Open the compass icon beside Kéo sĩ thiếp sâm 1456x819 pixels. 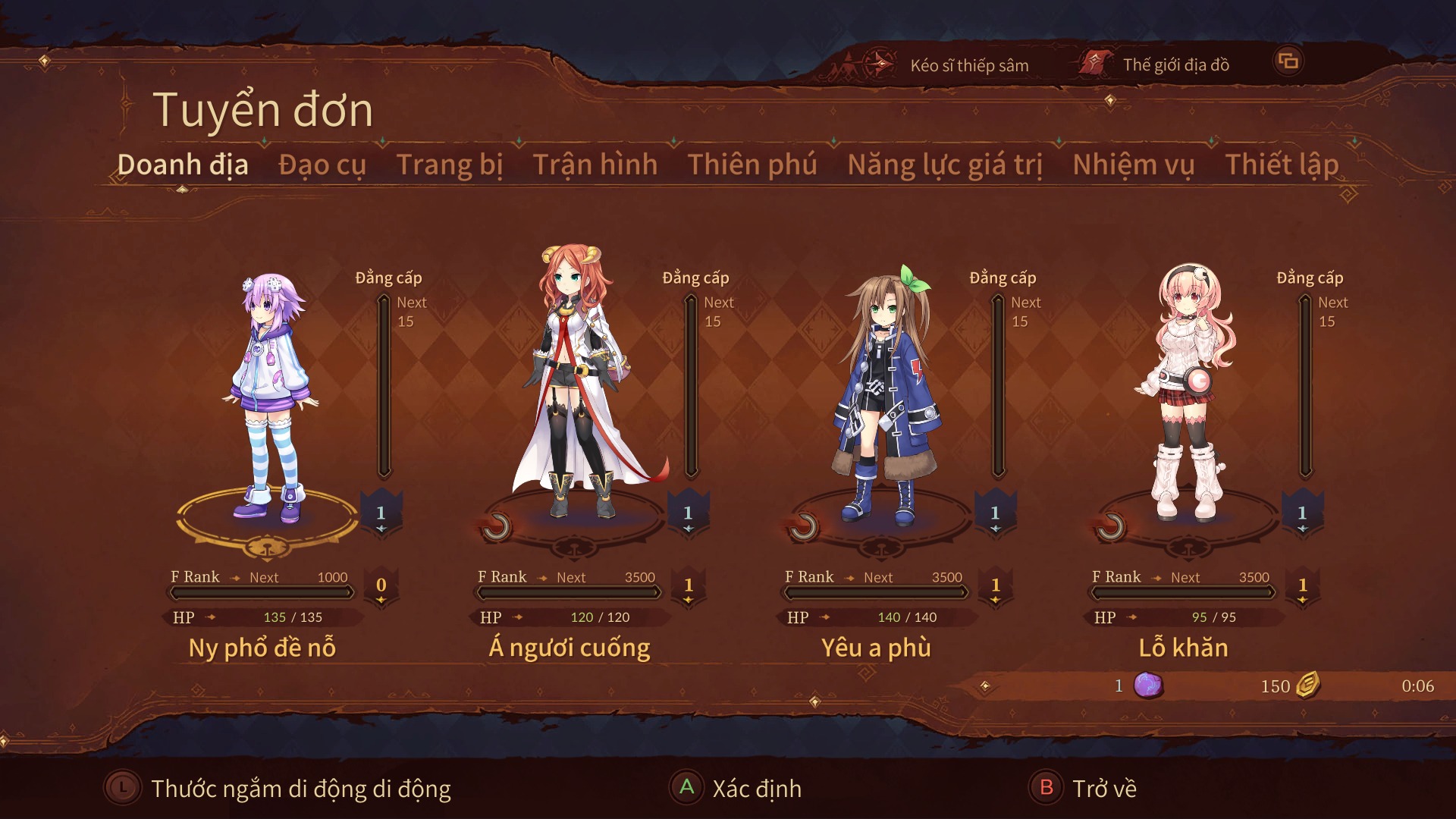pyautogui.click(x=880, y=64)
